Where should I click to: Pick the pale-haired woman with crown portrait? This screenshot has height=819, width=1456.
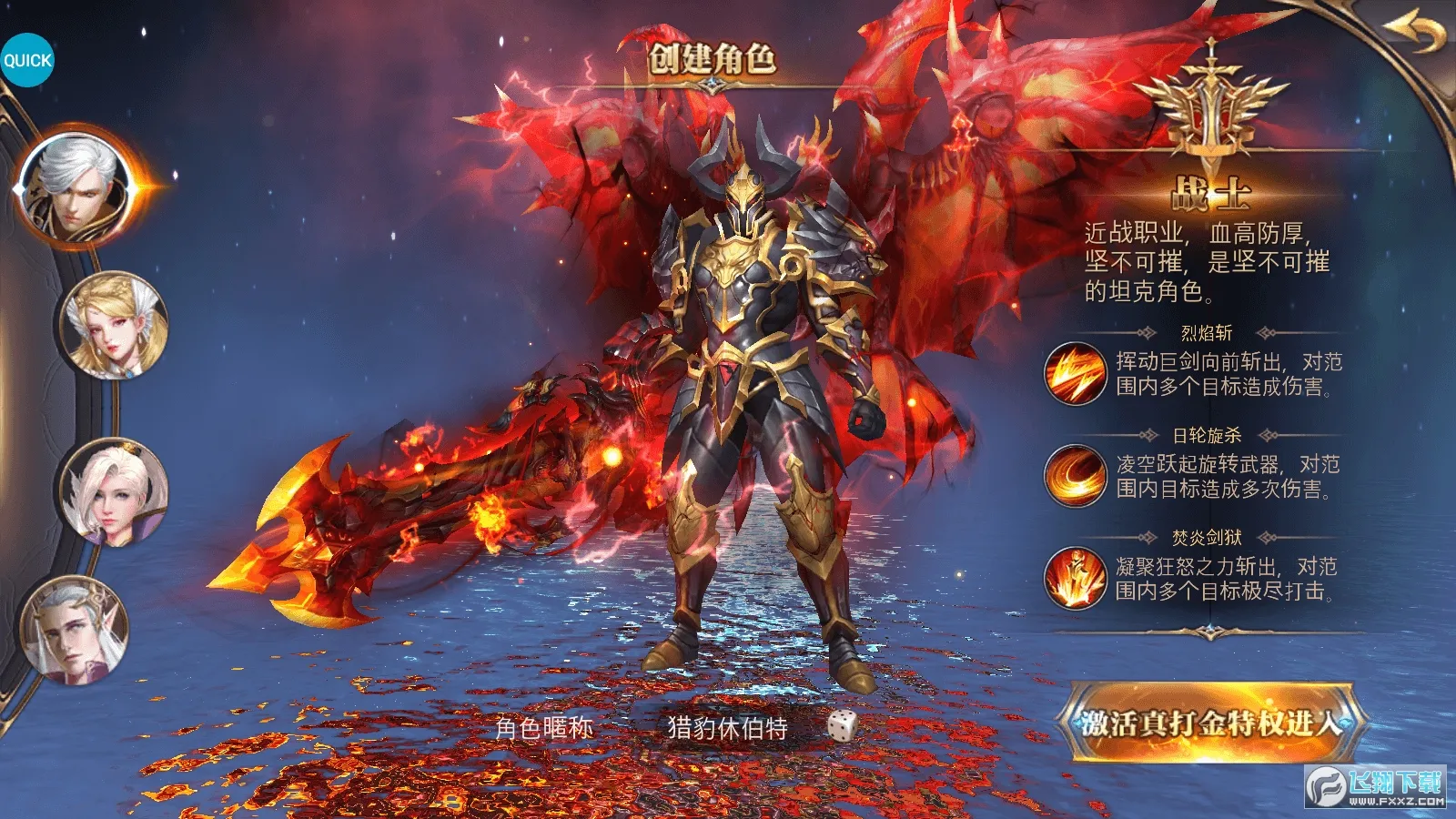[114, 492]
